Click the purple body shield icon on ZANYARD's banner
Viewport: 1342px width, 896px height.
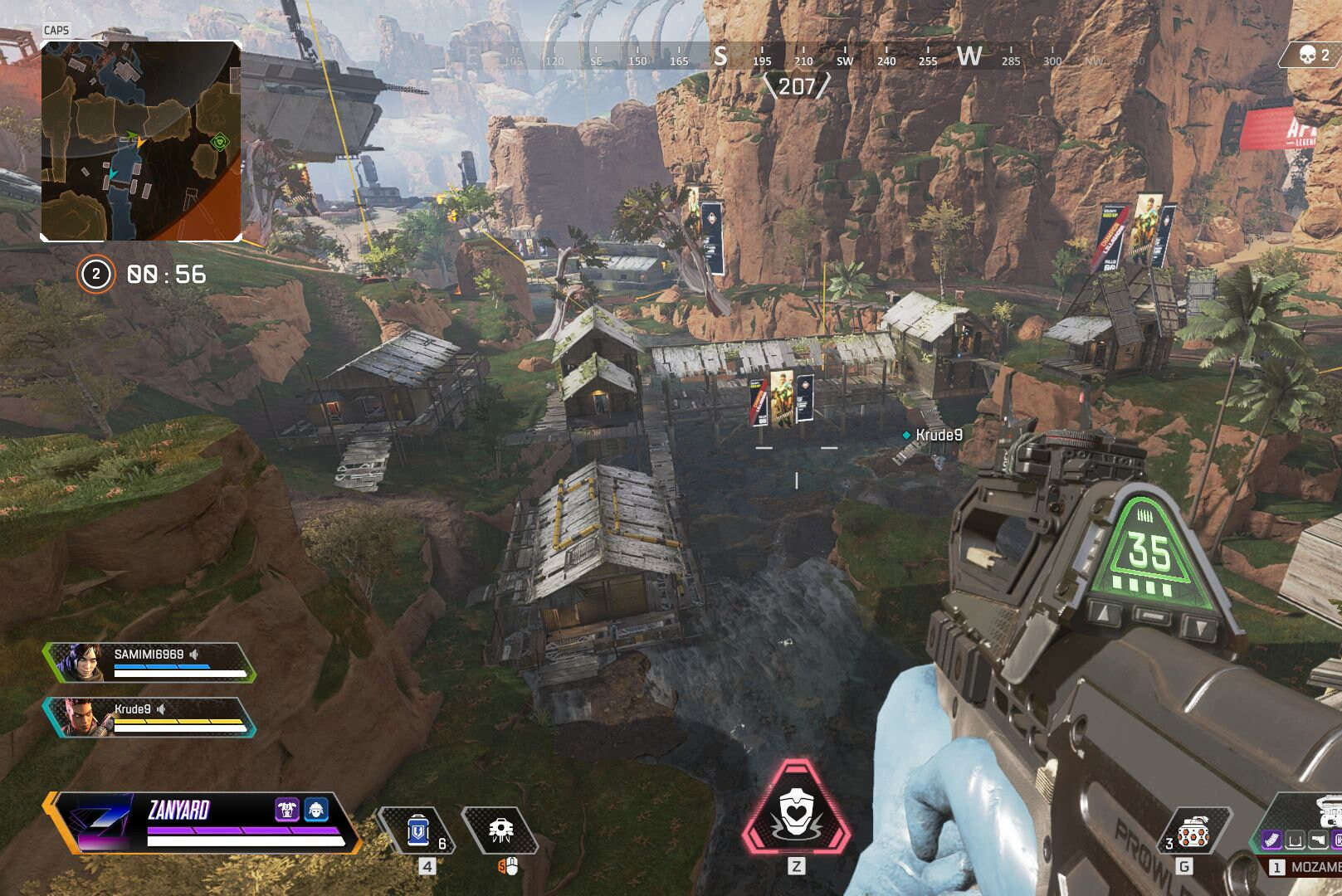(286, 809)
